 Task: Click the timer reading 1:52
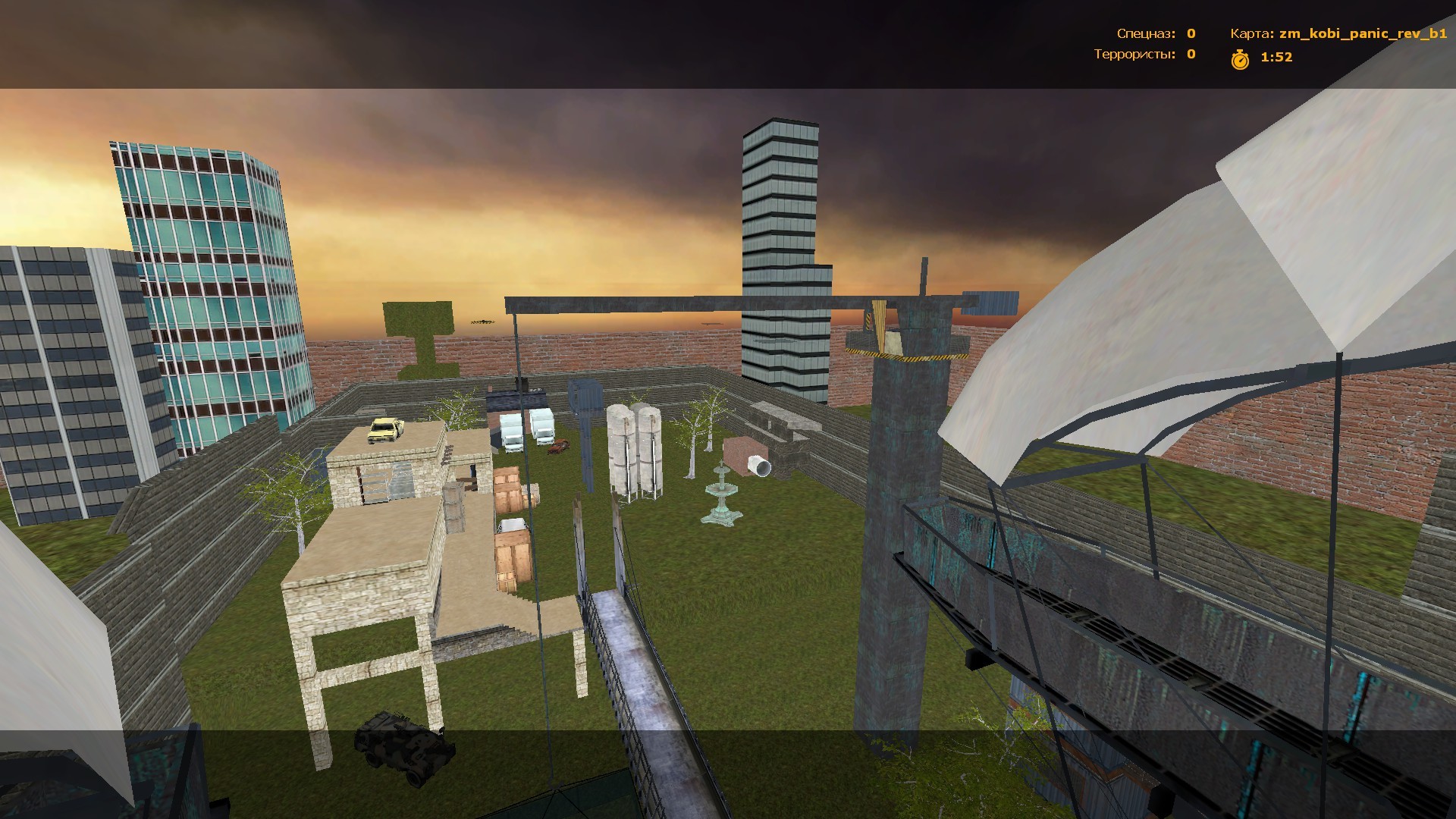[1276, 56]
